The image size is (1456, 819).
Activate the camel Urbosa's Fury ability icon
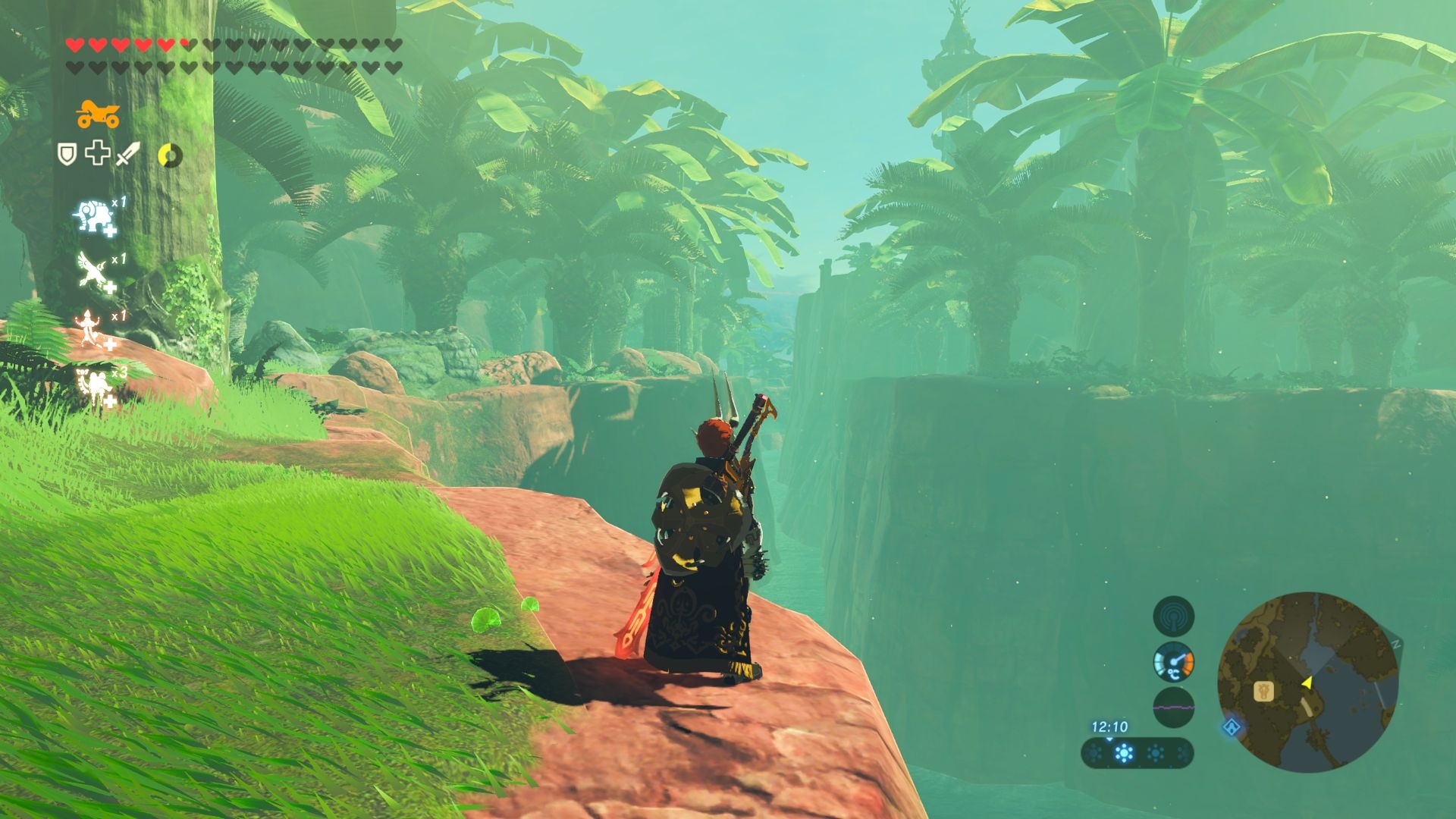(94, 386)
